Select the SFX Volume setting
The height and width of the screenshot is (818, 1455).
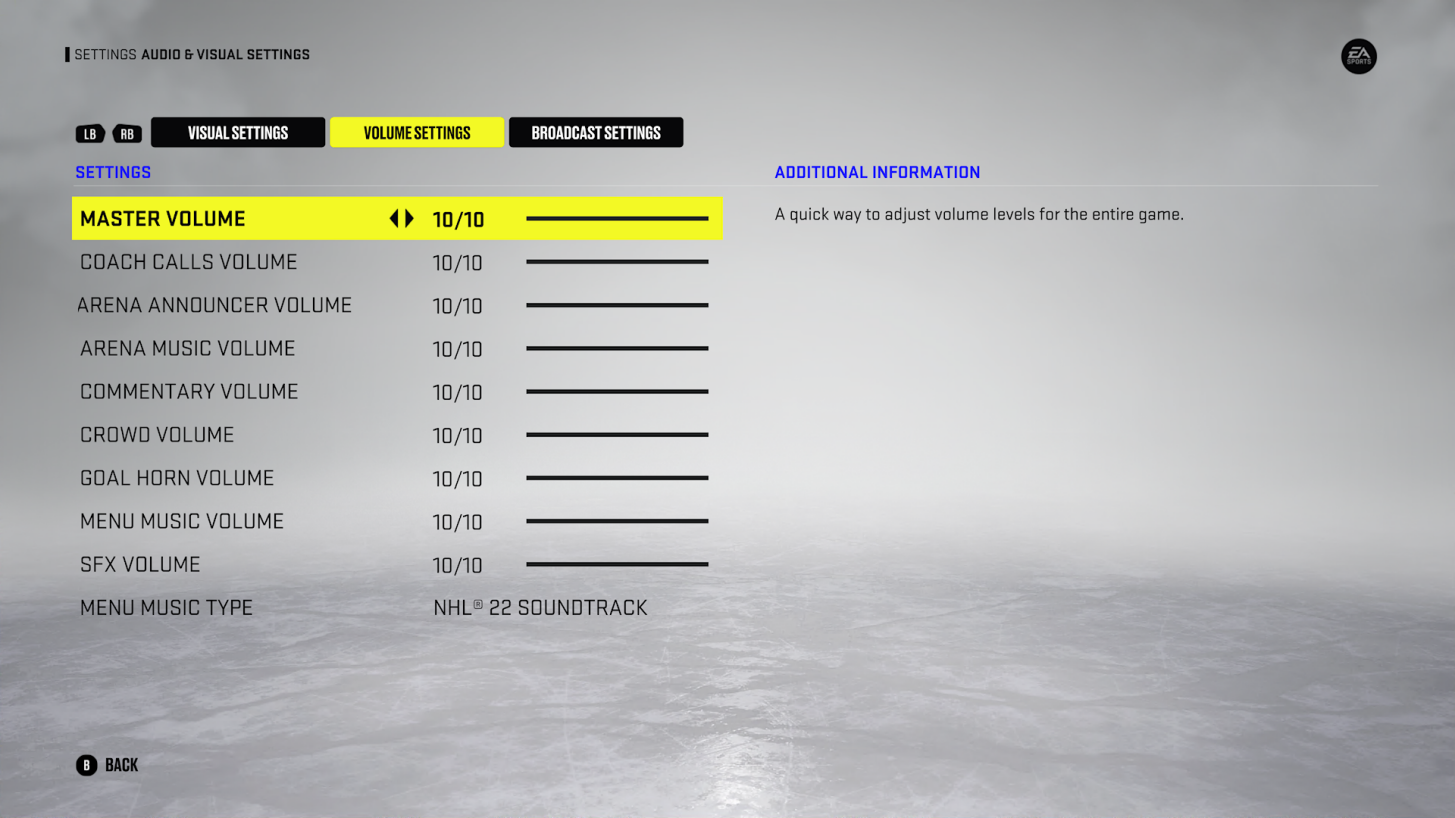[x=139, y=564]
